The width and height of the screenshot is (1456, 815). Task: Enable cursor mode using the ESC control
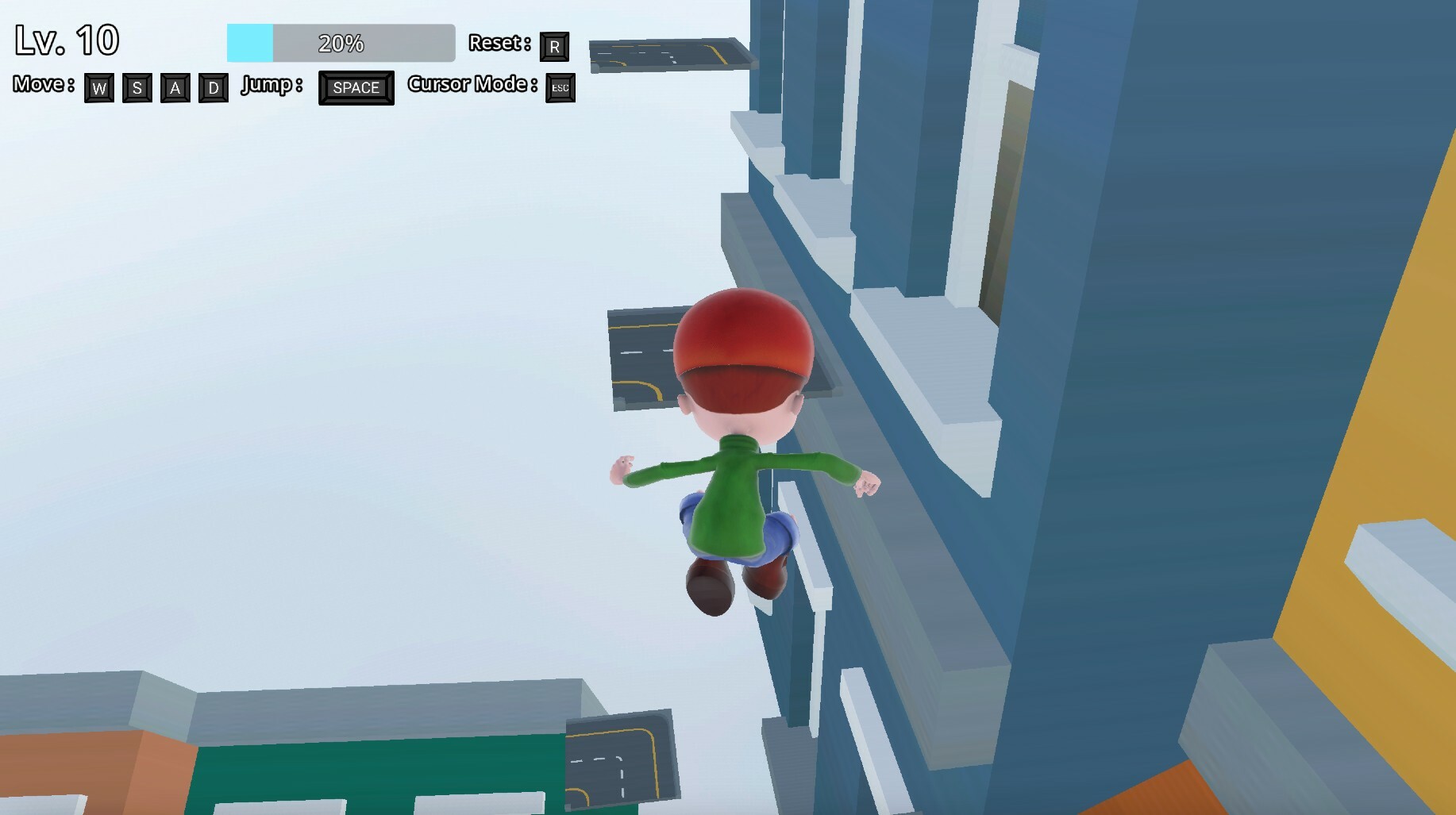[x=560, y=89]
